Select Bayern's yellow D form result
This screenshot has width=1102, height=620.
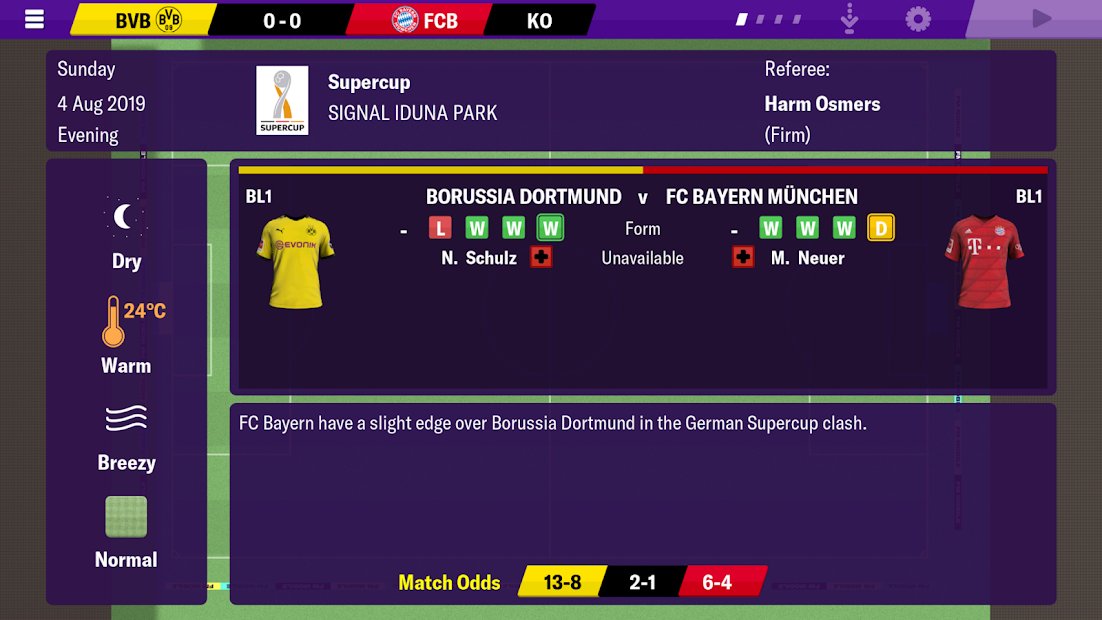(x=880, y=228)
